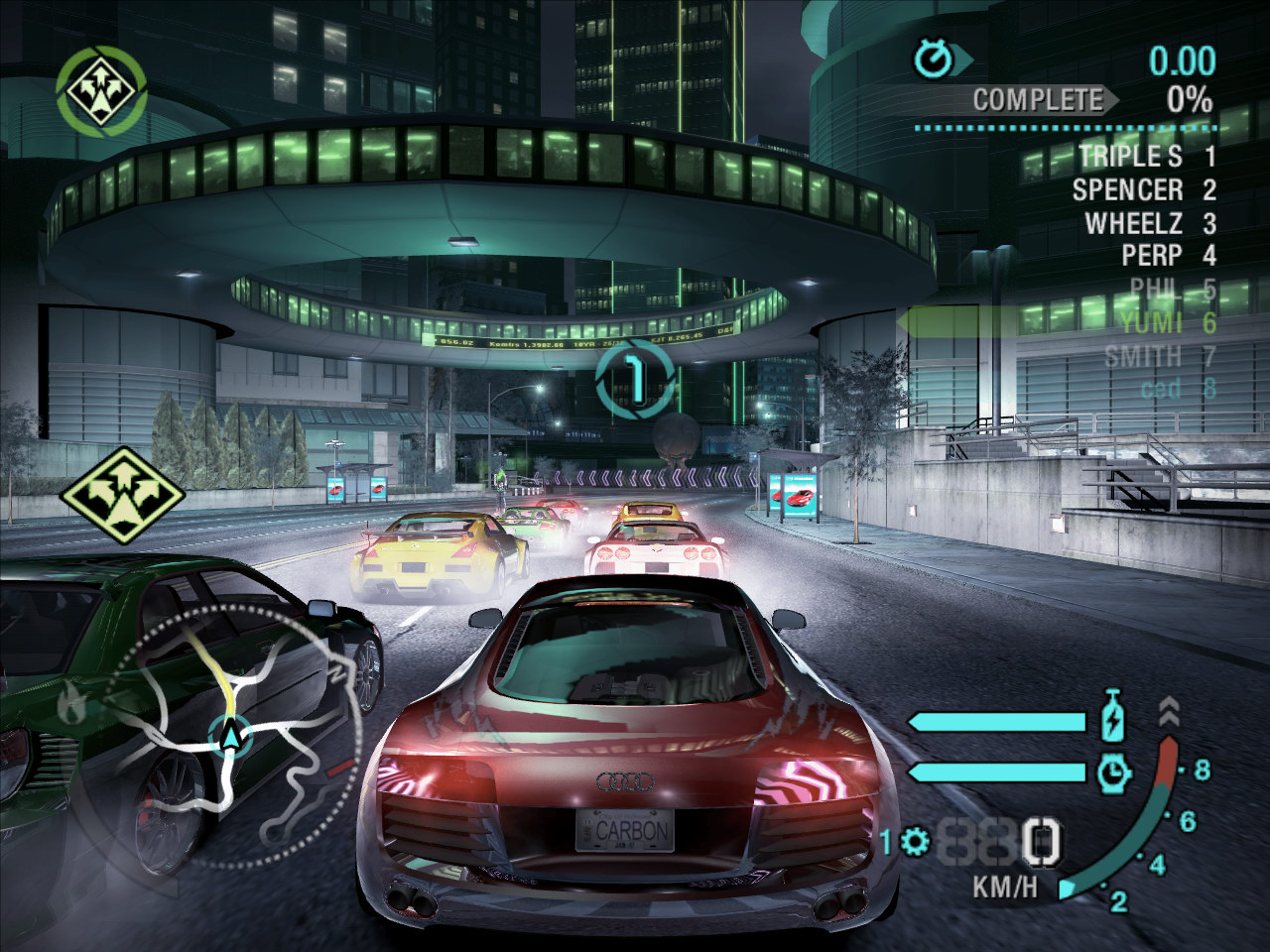Click the nitrous bottle icon
Screen dimensions: 1270x952
(x=1114, y=719)
